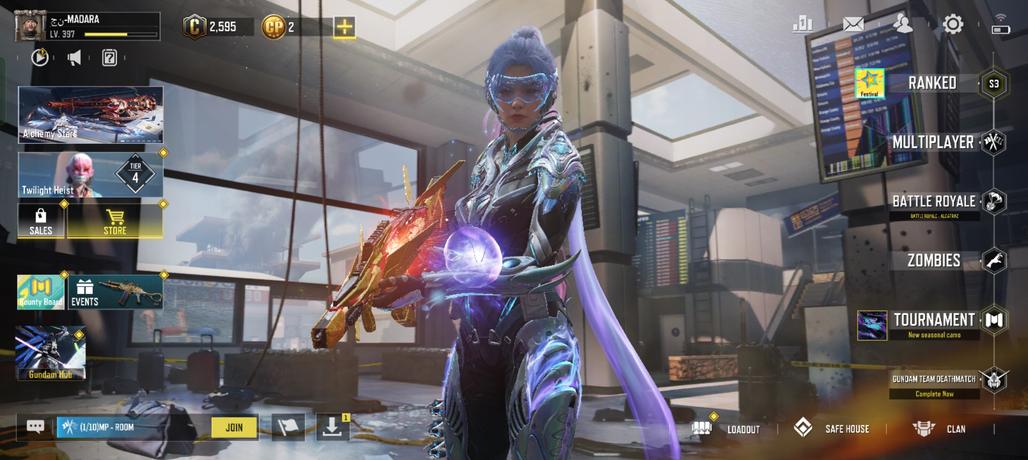Open the Bounty Board
This screenshot has height=460, width=1028.
(x=41, y=292)
